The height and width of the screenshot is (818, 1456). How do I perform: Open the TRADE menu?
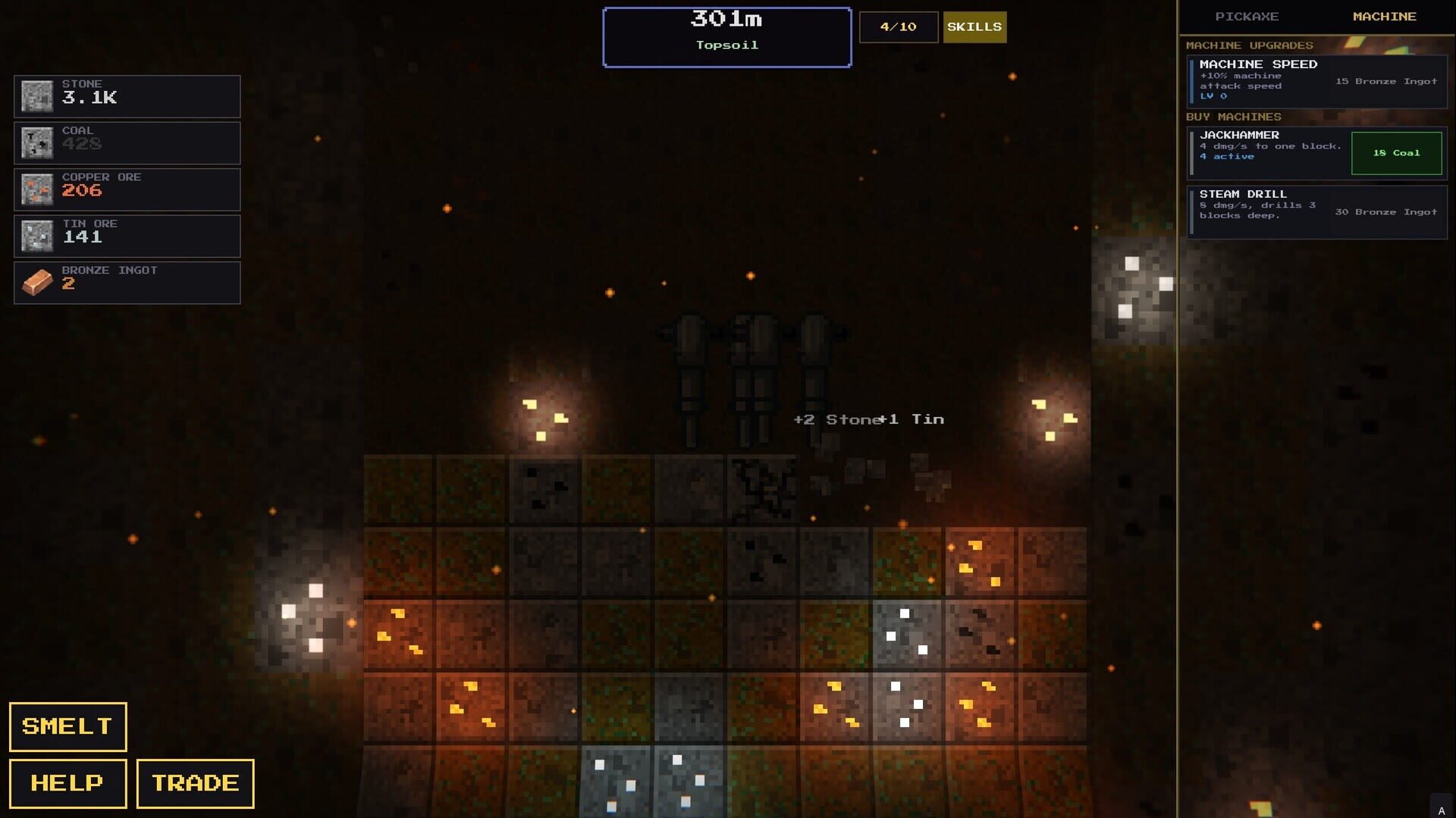click(x=194, y=782)
